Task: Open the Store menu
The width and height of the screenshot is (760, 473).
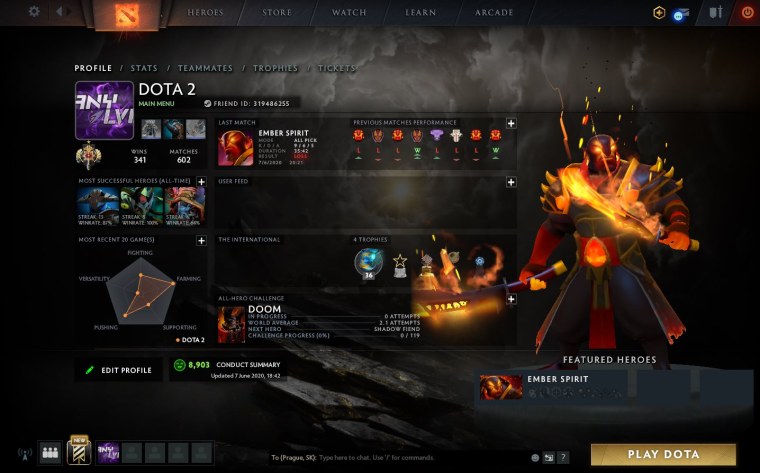Action: (277, 13)
